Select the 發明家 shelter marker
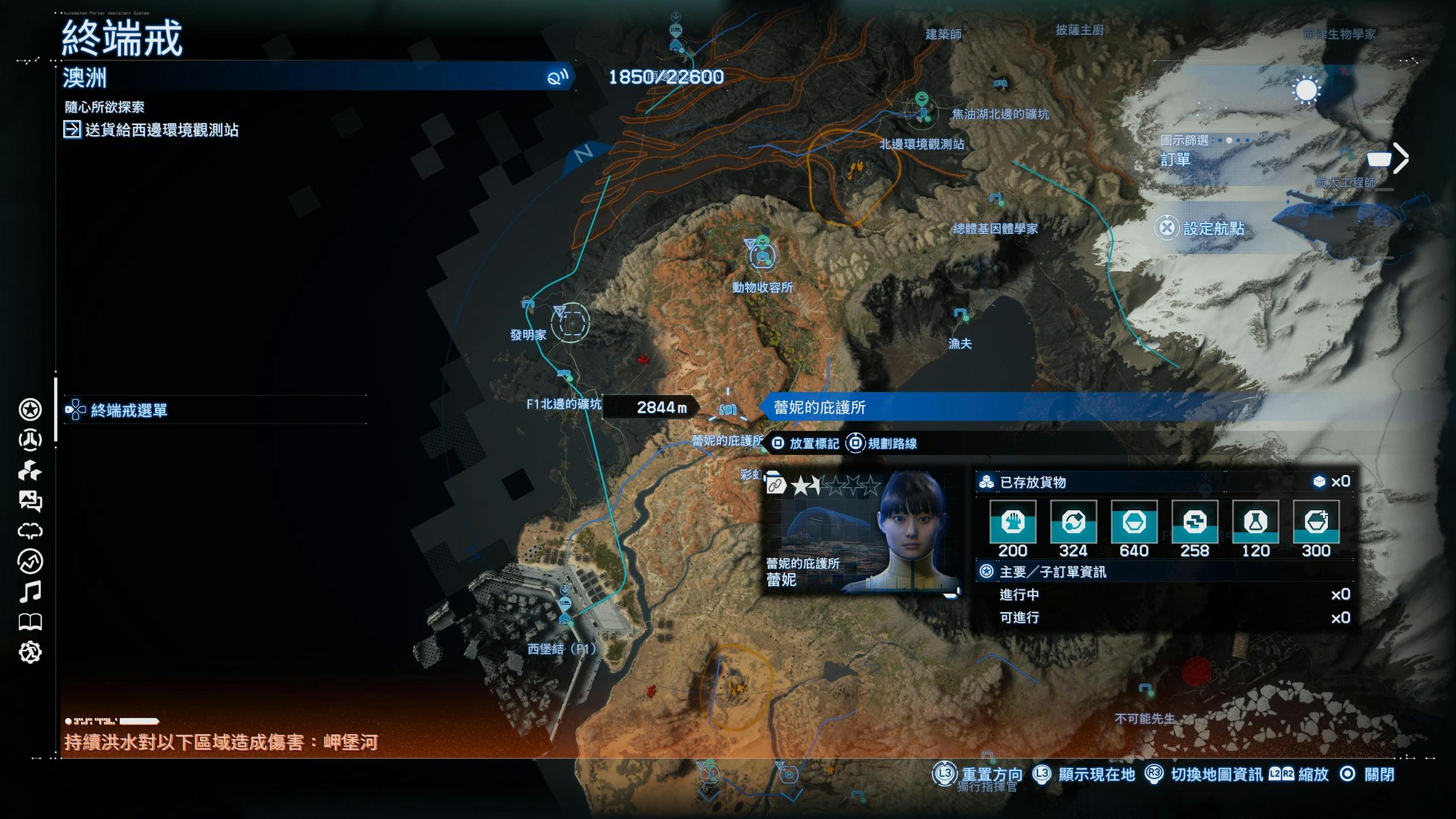 (x=528, y=305)
